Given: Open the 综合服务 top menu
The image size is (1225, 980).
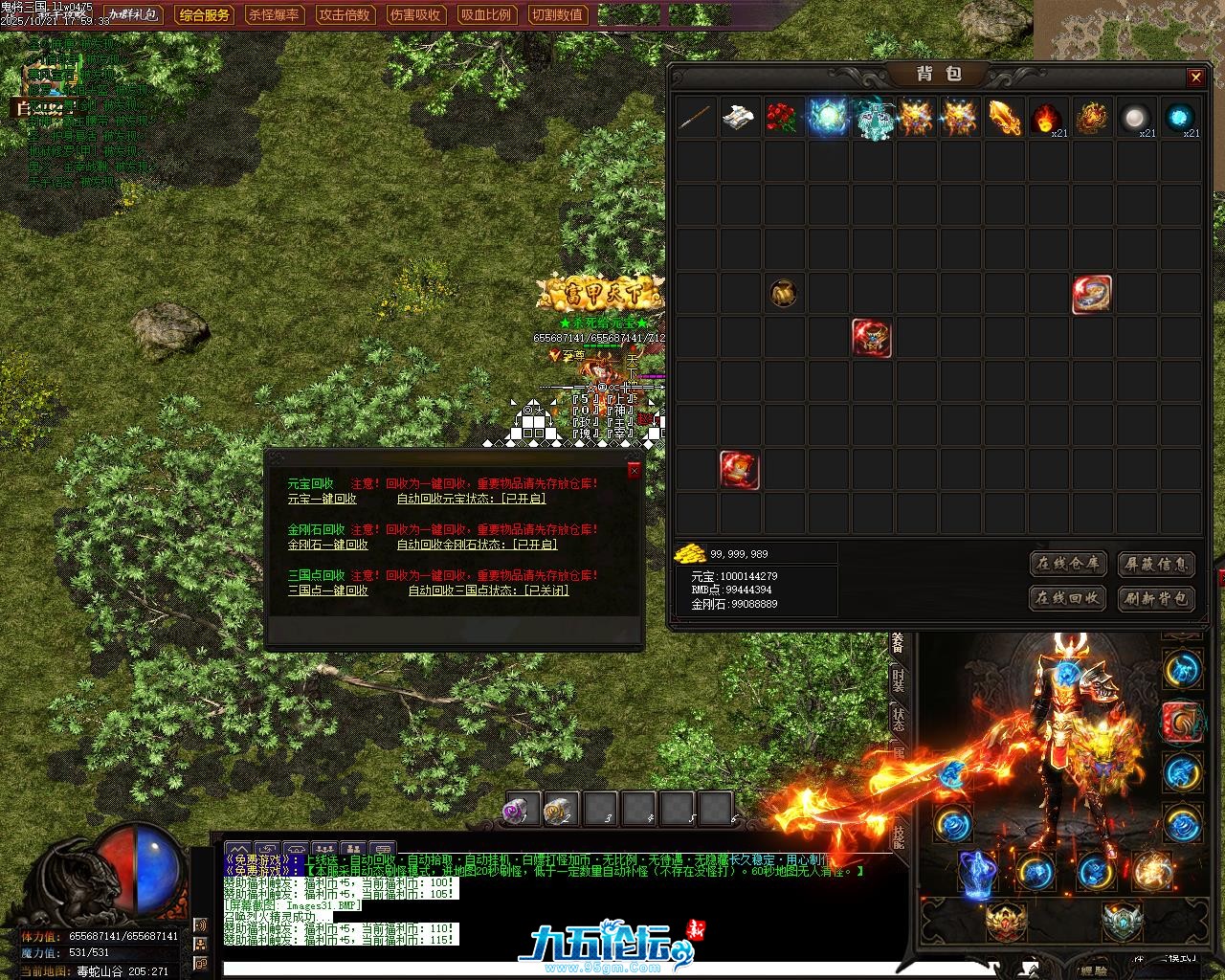Looking at the screenshot, I should (x=205, y=15).
